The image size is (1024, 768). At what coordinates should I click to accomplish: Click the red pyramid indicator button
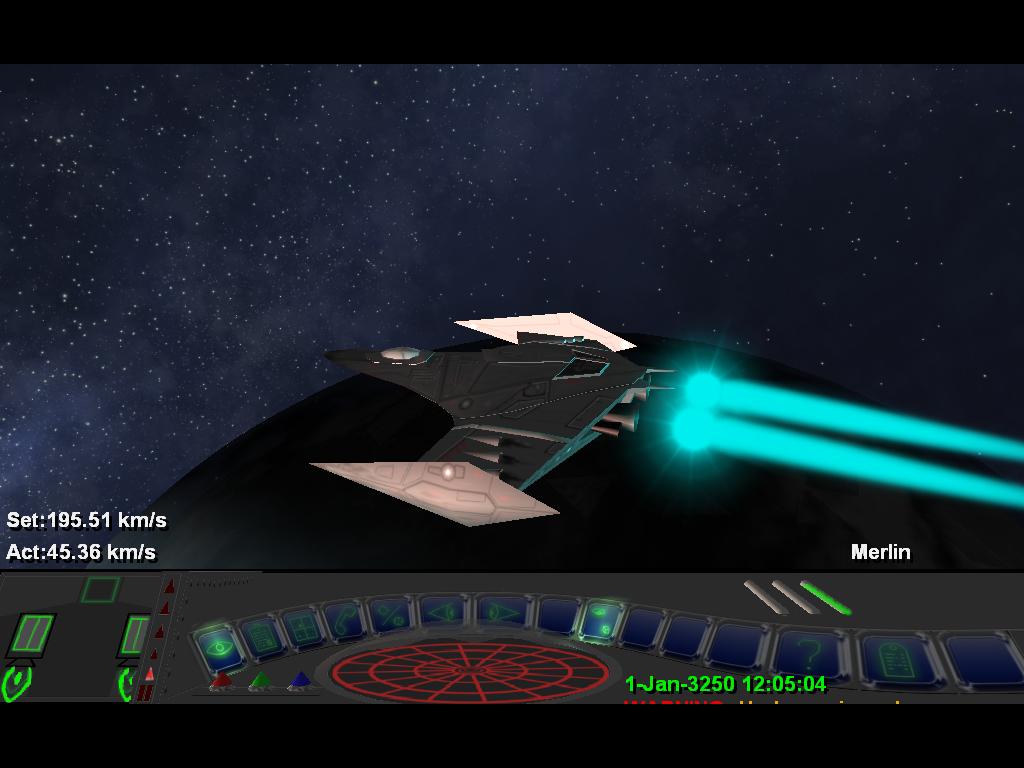tap(222, 682)
